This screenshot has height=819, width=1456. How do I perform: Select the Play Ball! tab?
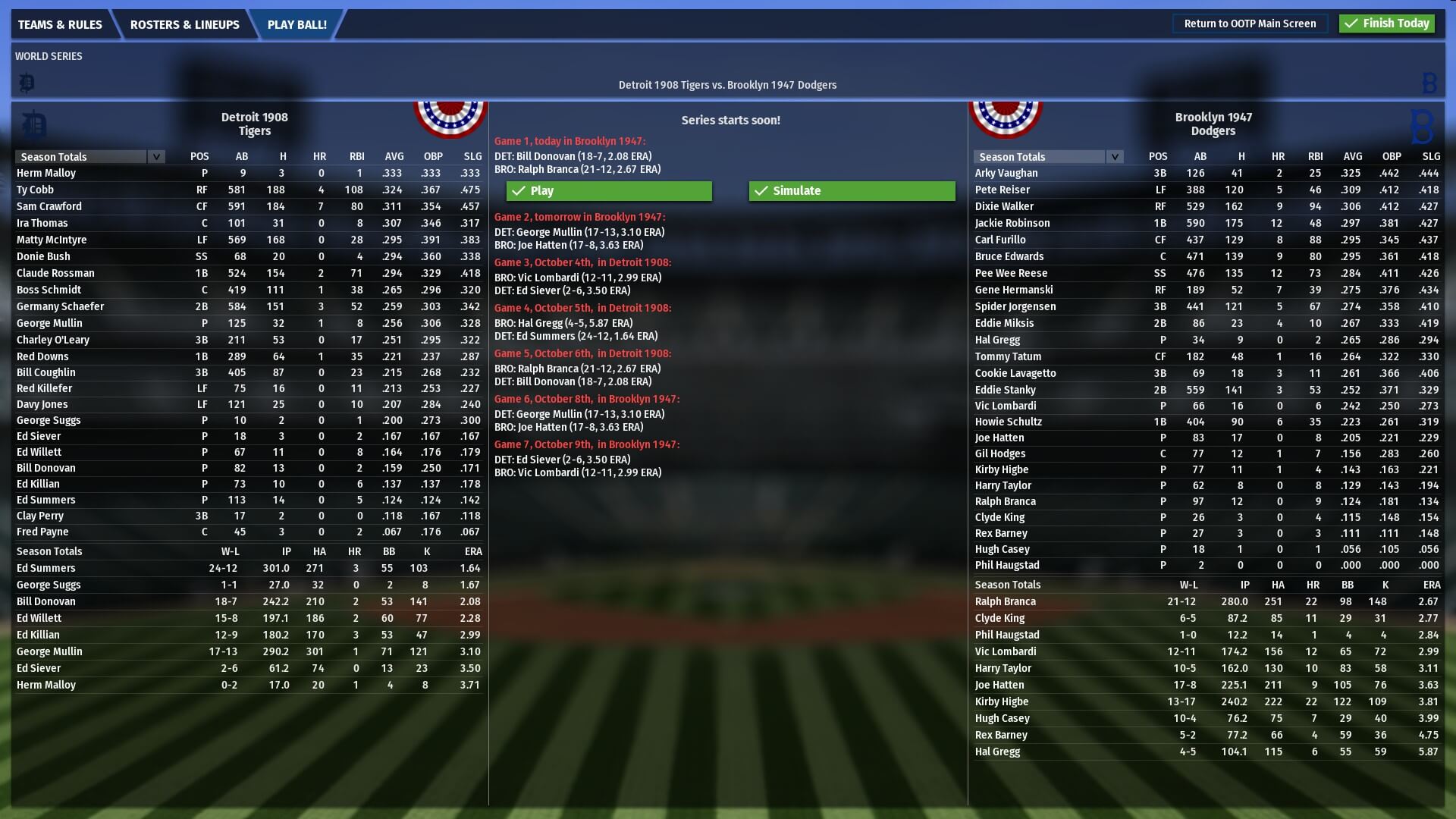(x=297, y=24)
